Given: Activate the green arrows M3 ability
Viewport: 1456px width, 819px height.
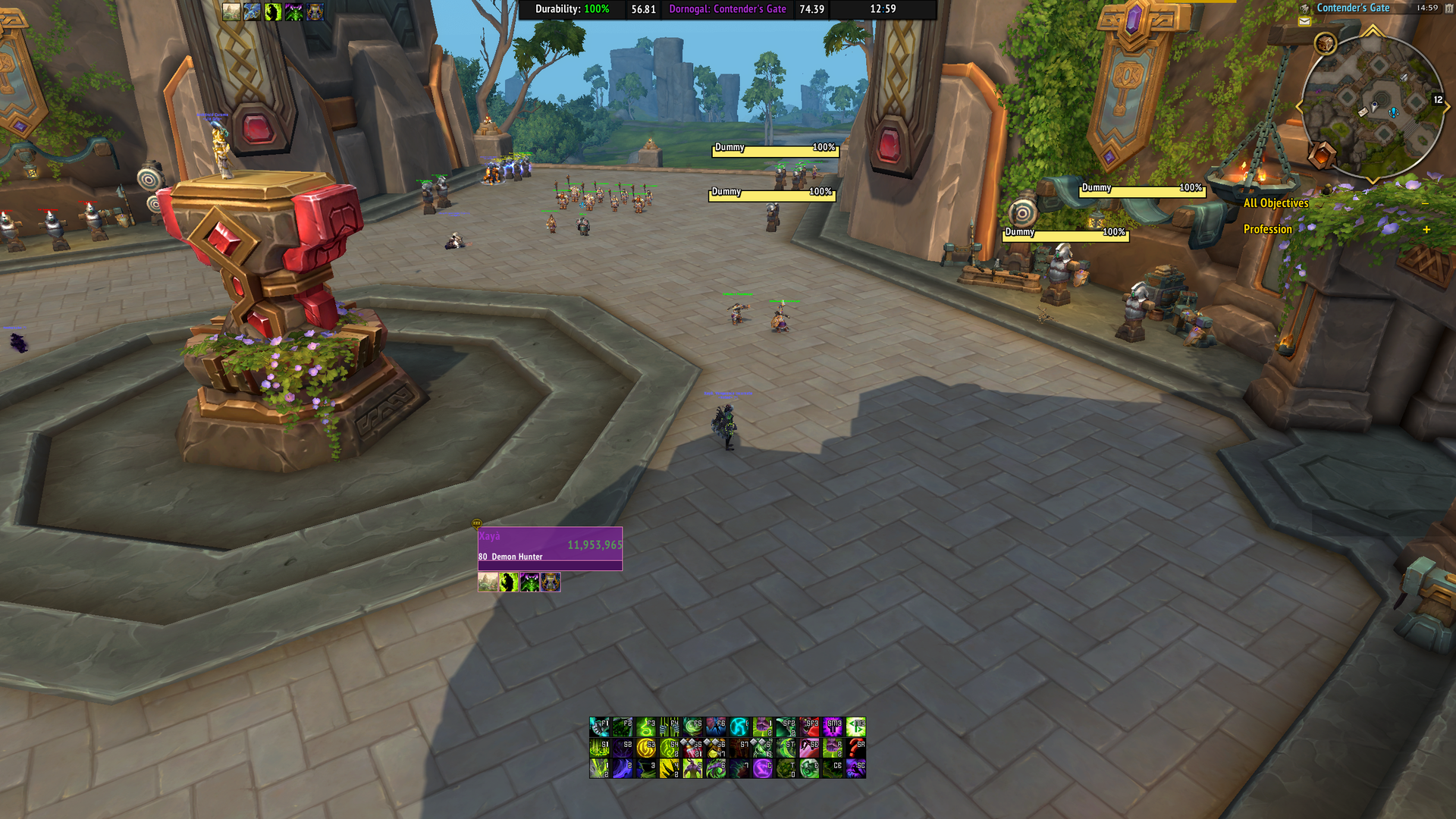Looking at the screenshot, I should tap(856, 727).
